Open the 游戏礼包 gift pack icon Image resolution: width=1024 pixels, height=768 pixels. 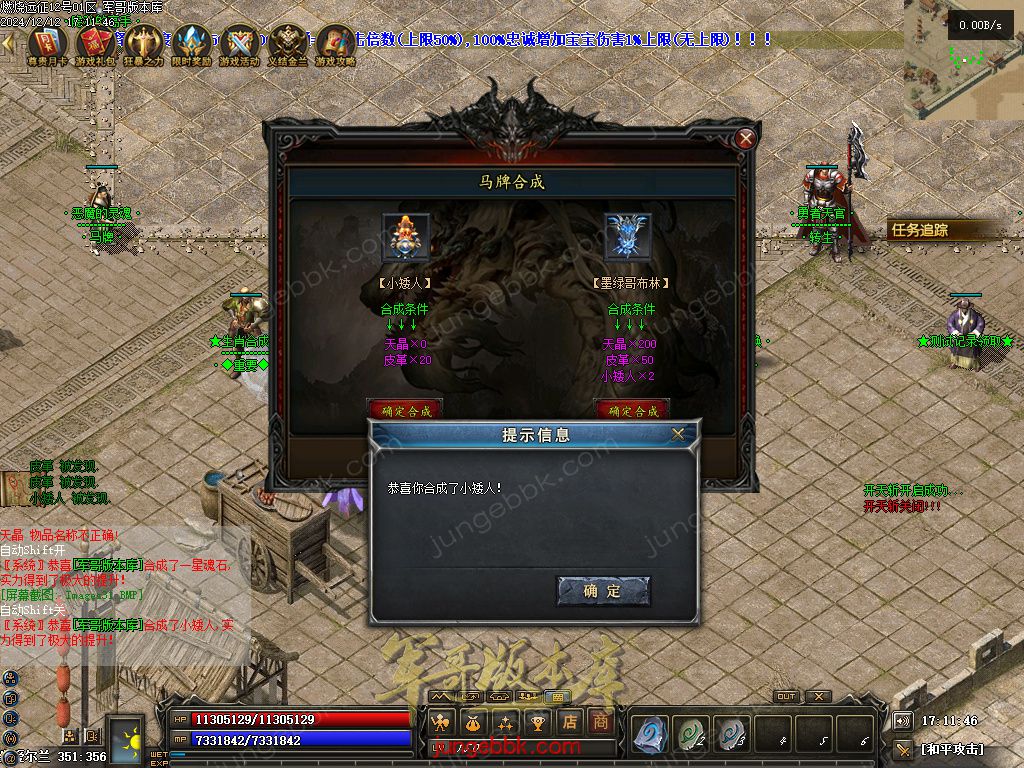(95, 44)
